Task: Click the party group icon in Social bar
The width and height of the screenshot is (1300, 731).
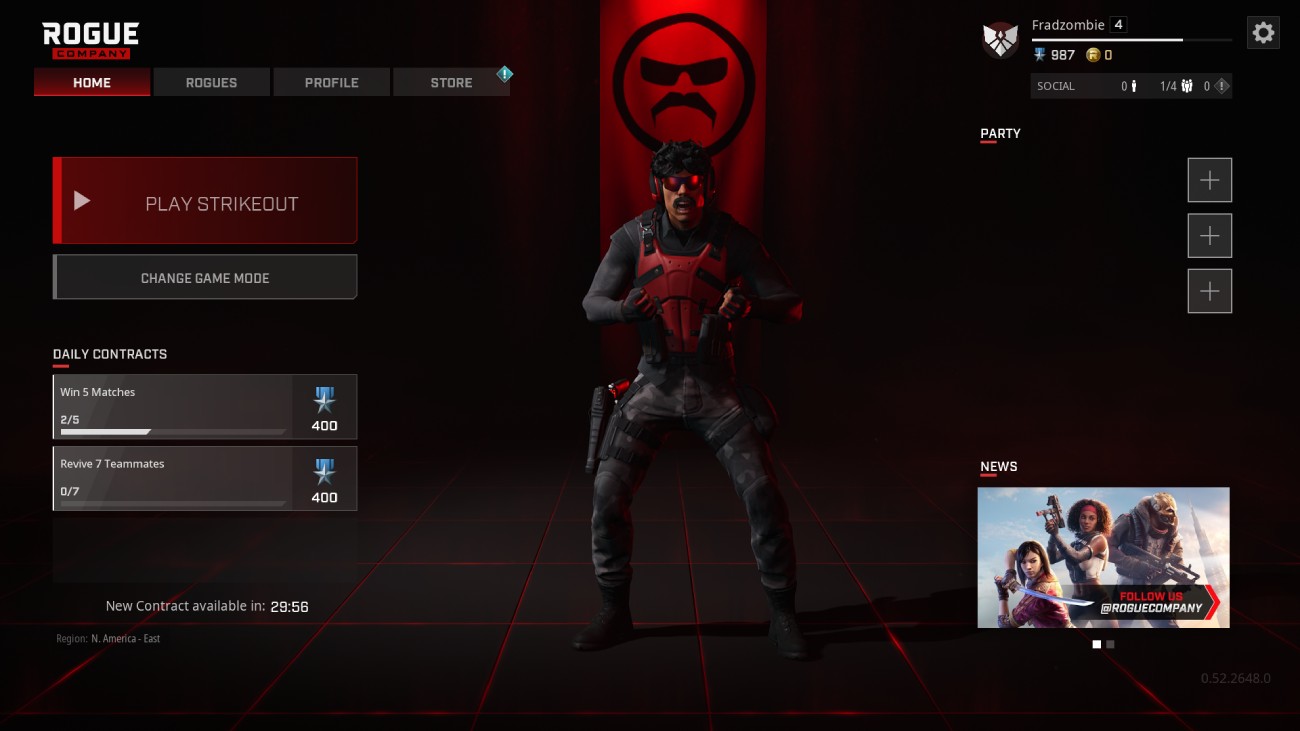Action: (1186, 86)
